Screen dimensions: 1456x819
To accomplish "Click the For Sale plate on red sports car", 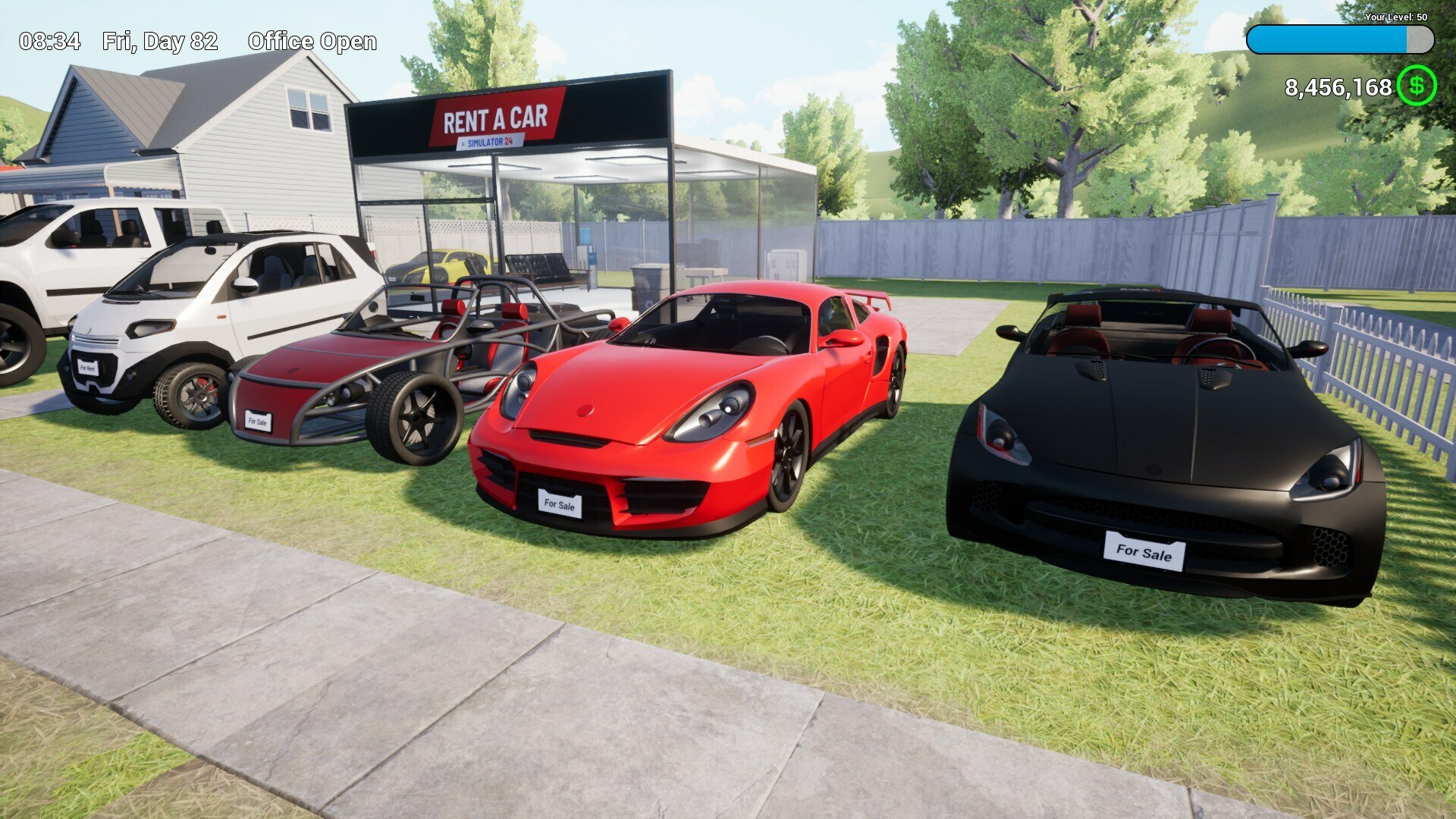I will point(559,504).
